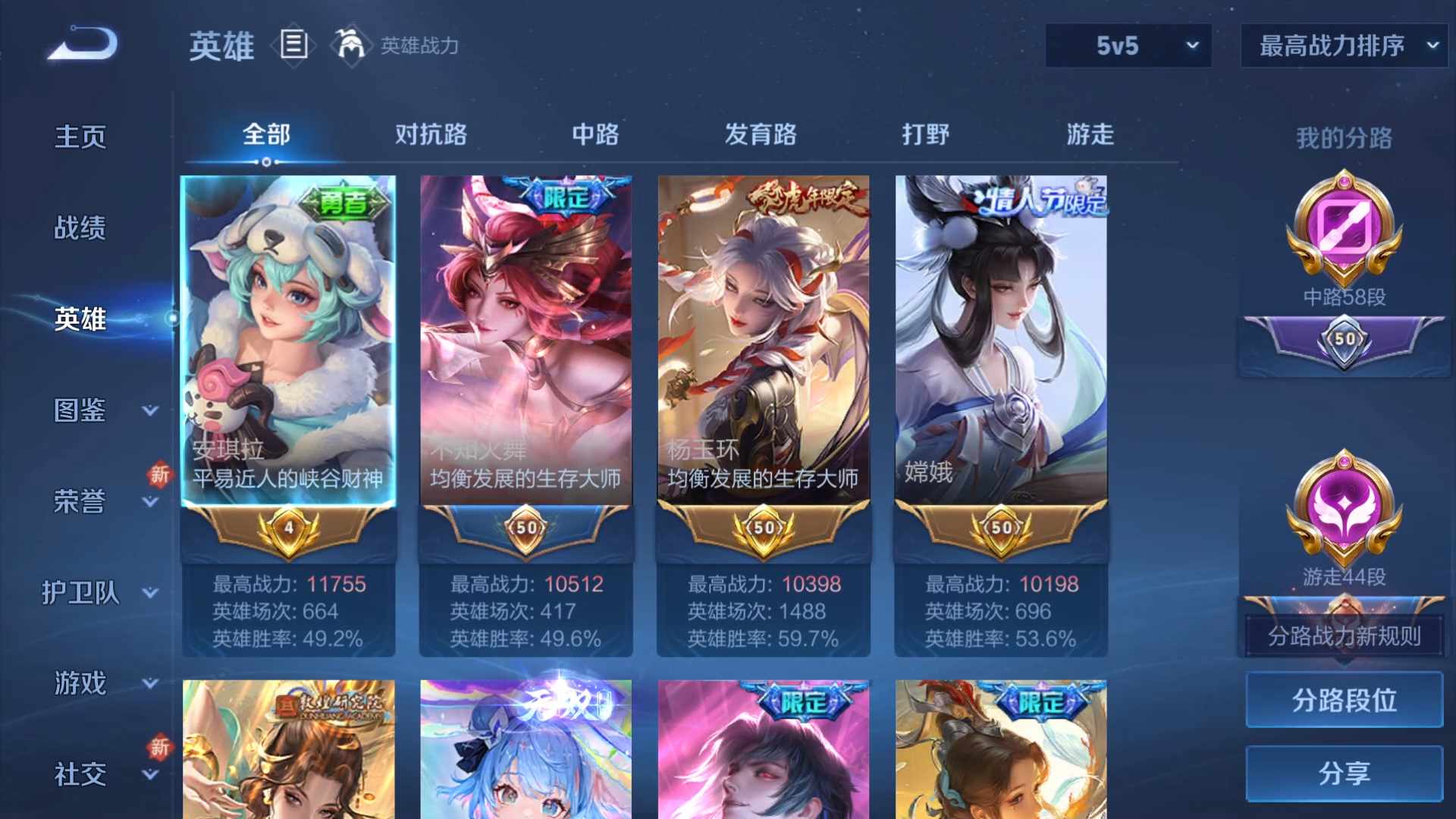Image resolution: width=1456 pixels, height=819 pixels.
Task: Expand the 护卫队 sidebar section
Action: 80,594
